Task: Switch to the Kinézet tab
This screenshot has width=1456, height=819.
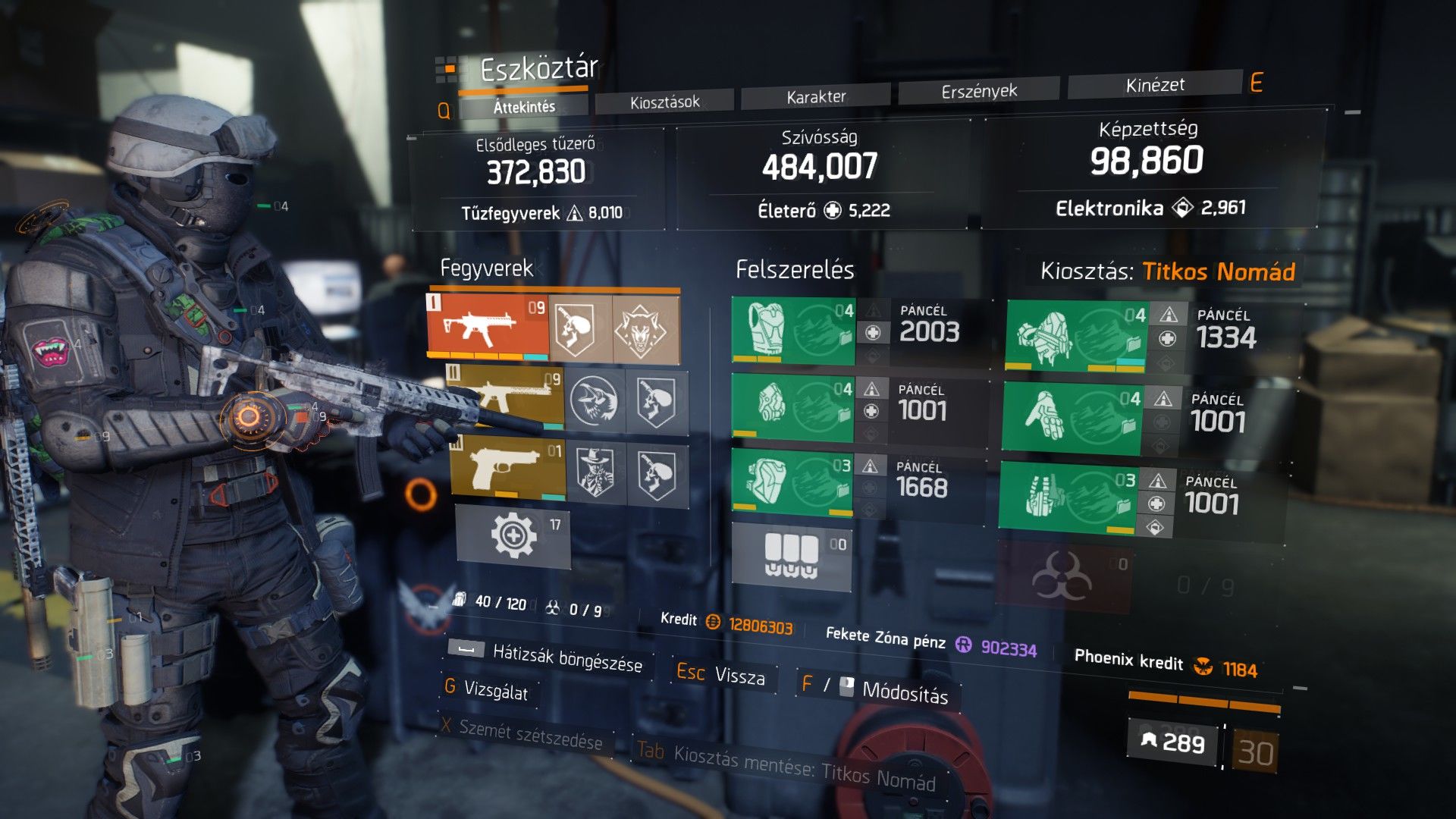Action: pos(1155,85)
